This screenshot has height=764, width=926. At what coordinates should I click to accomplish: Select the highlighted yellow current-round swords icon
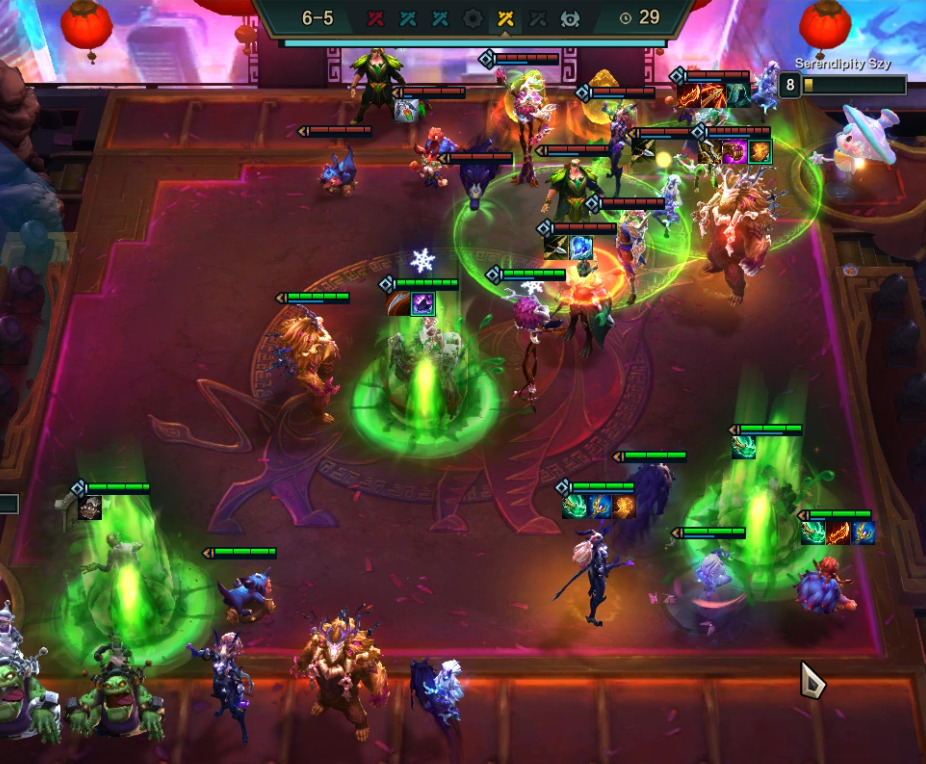pyautogui.click(x=505, y=18)
